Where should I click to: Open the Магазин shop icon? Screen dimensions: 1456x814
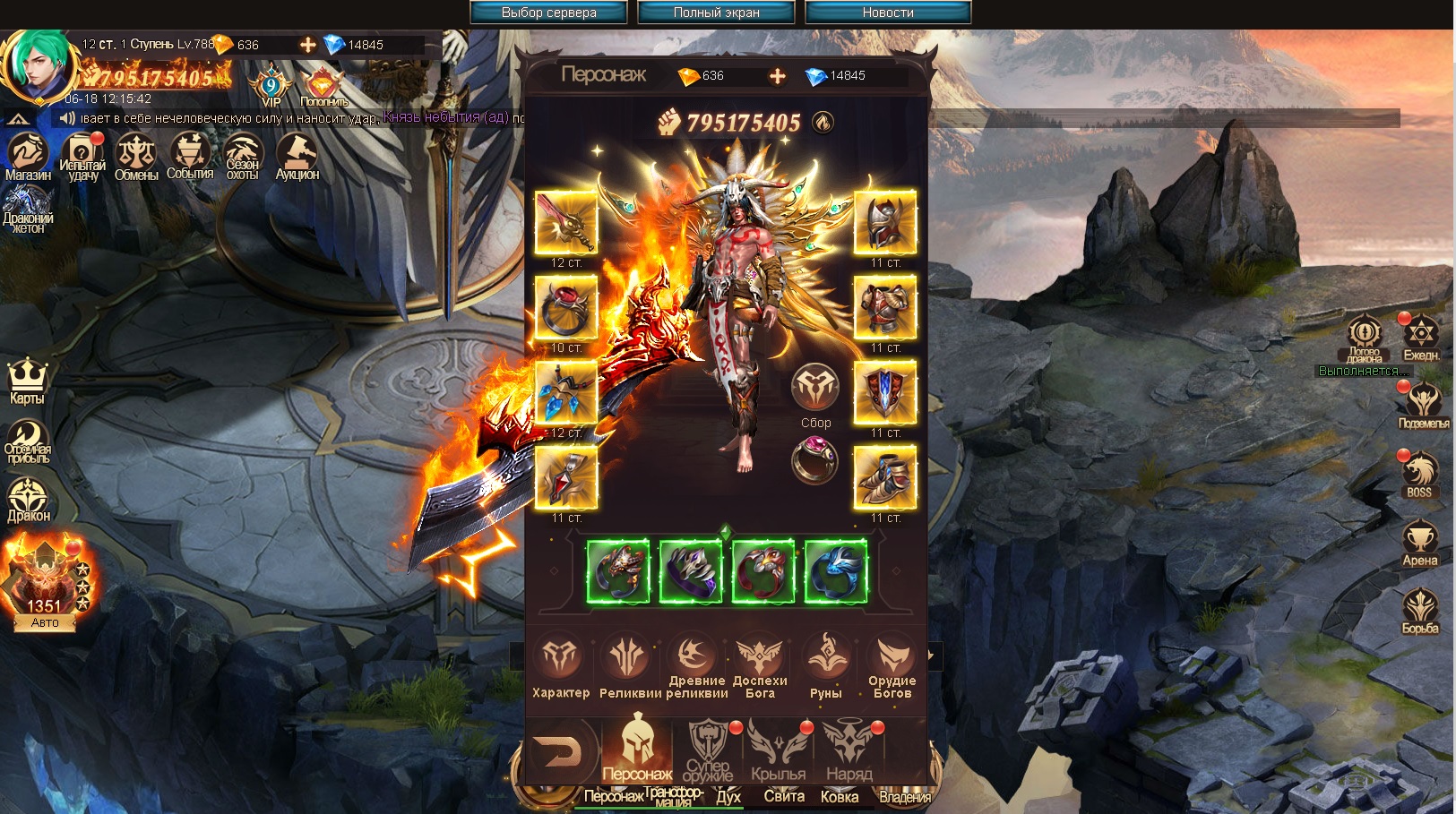pyautogui.click(x=28, y=157)
